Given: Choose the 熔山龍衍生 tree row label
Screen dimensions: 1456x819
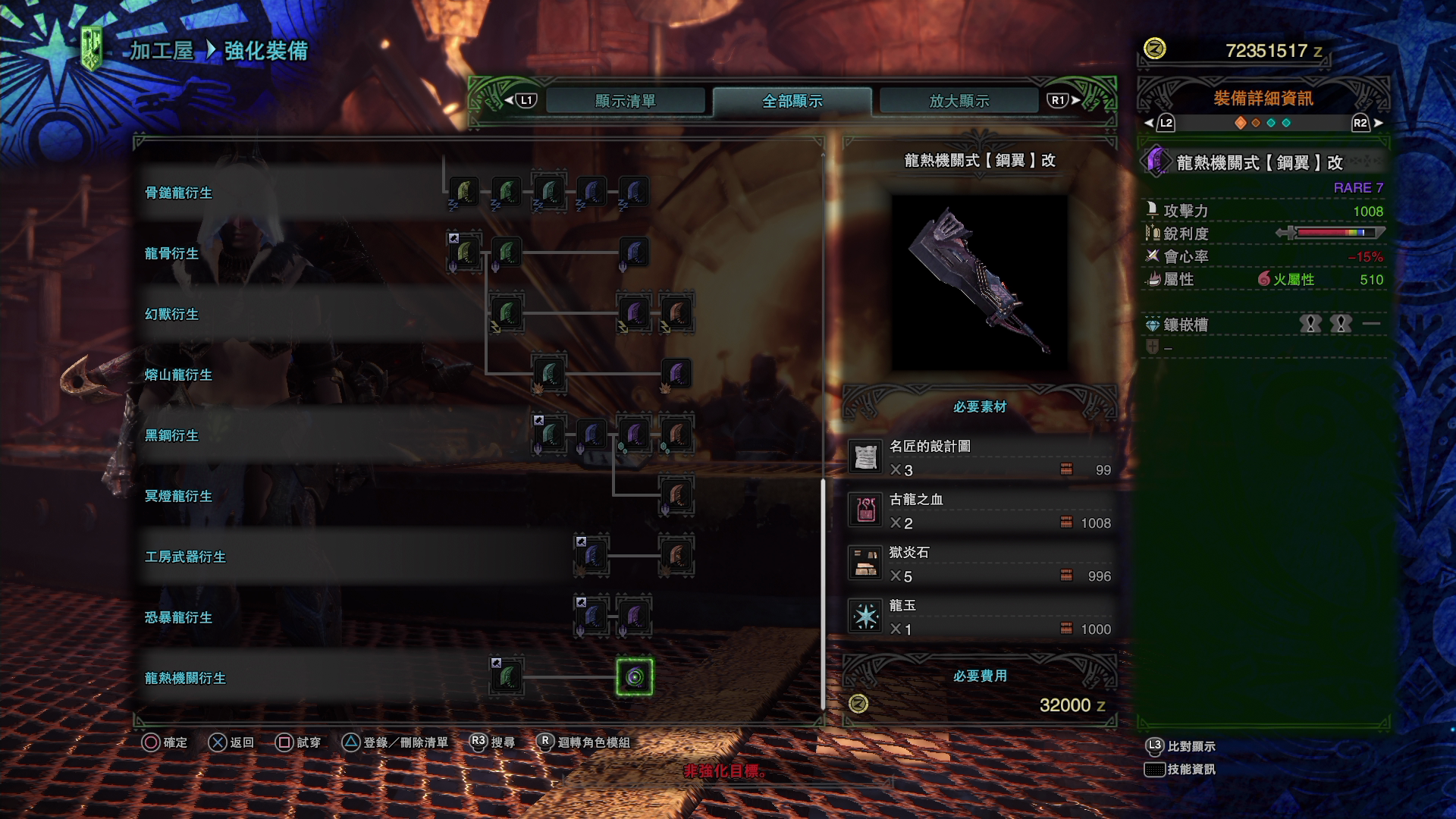Looking at the screenshot, I should tap(178, 375).
